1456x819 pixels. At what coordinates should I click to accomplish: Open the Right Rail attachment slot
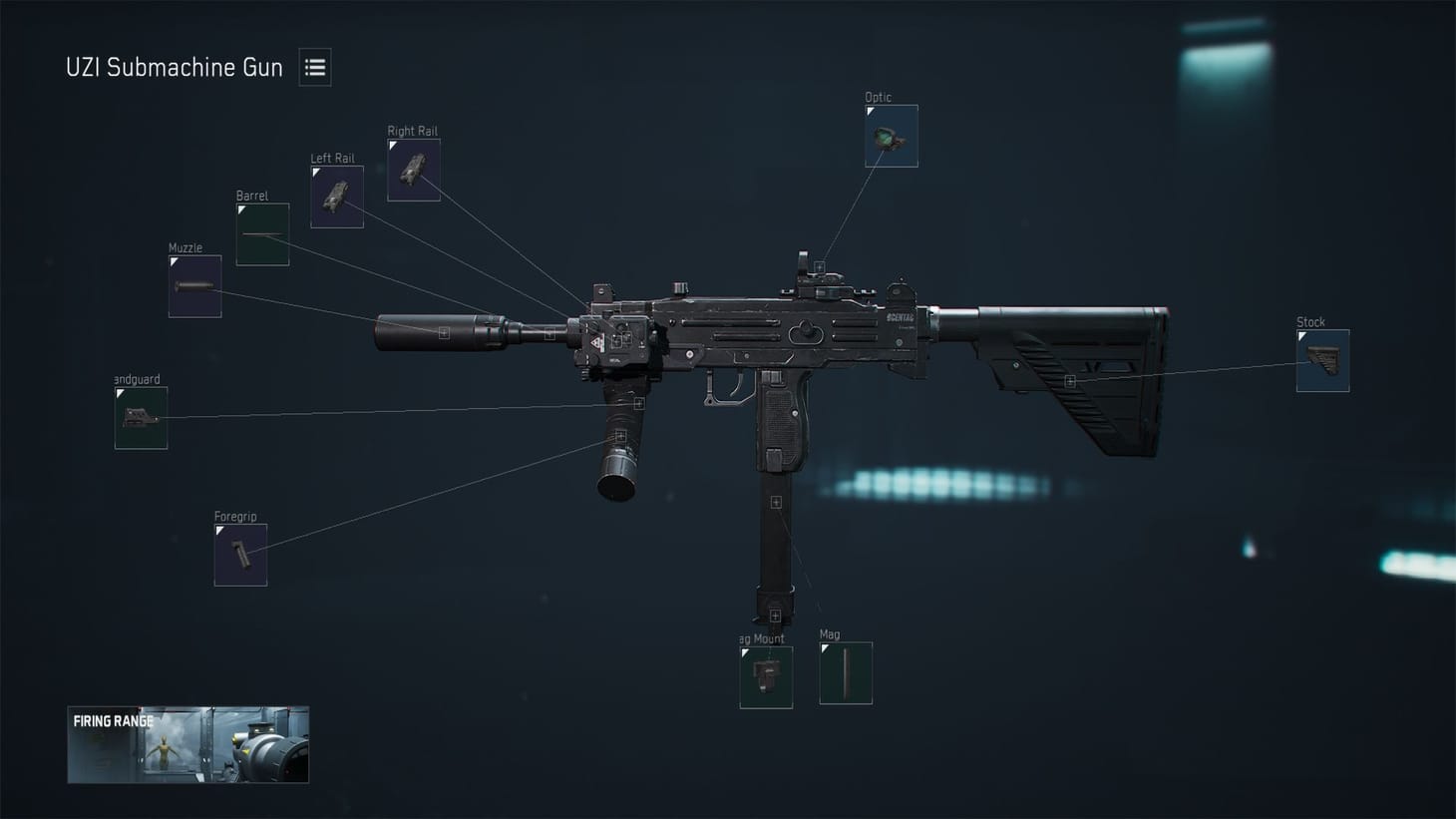413,169
